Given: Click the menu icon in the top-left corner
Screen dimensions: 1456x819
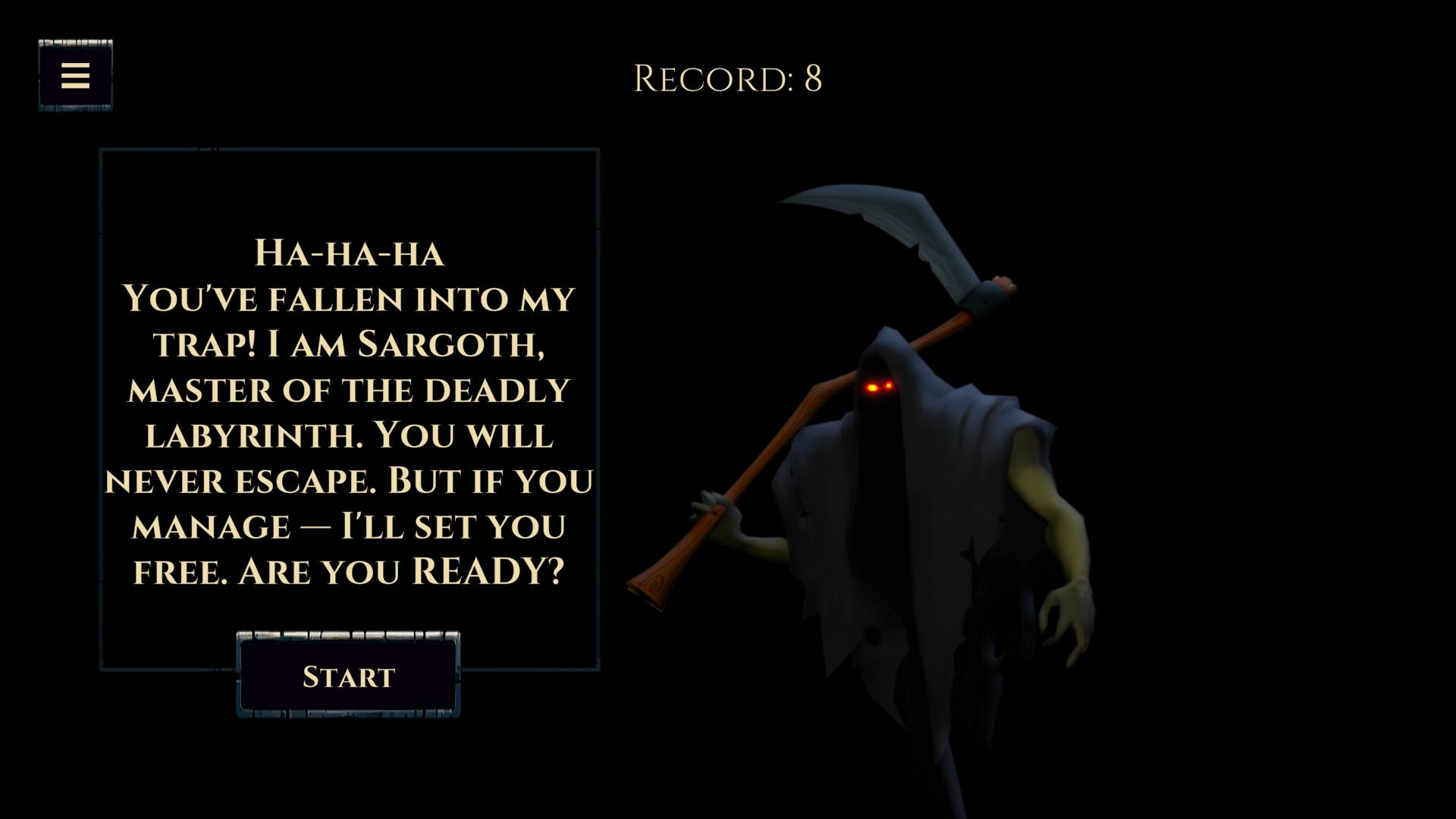Looking at the screenshot, I should (x=75, y=75).
